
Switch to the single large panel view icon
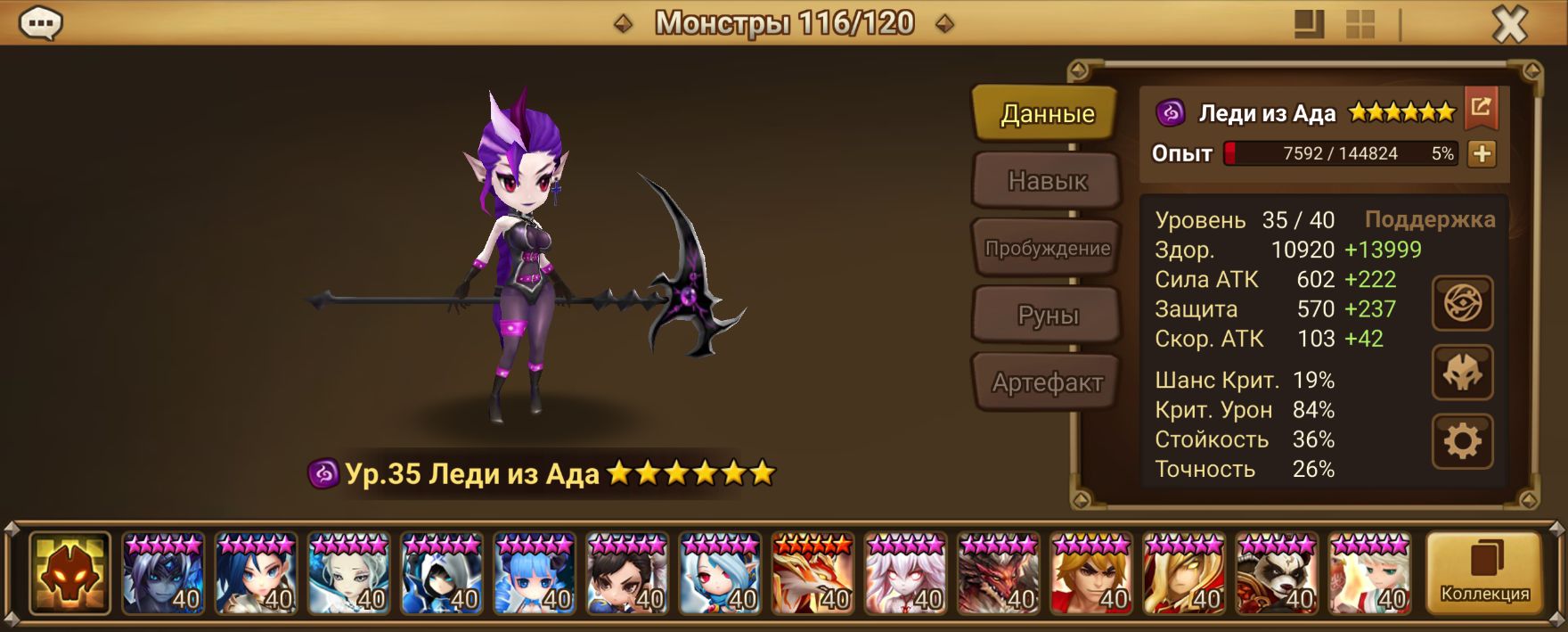pos(1308,24)
